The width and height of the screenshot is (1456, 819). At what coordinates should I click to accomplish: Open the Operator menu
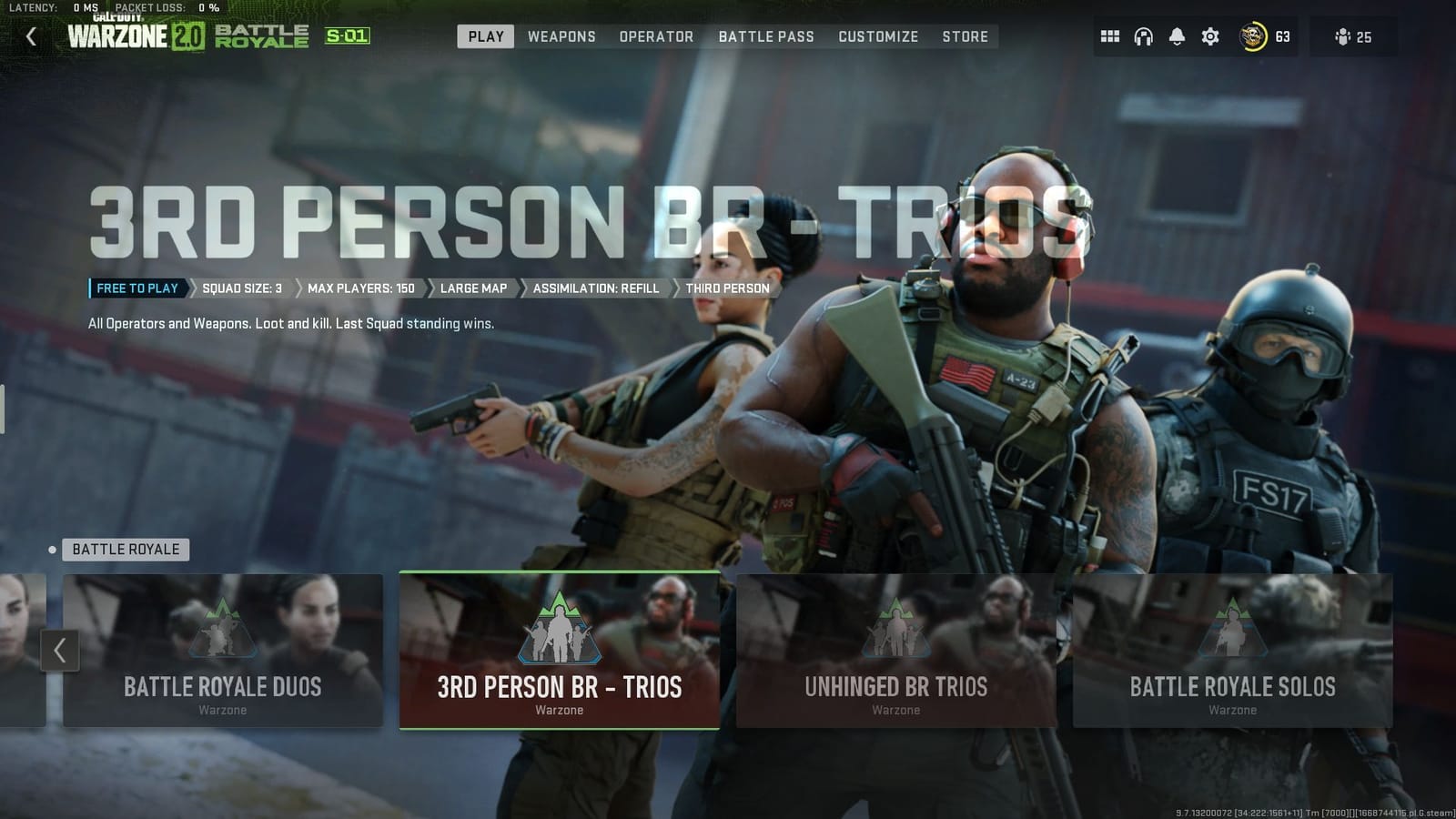pos(656,36)
